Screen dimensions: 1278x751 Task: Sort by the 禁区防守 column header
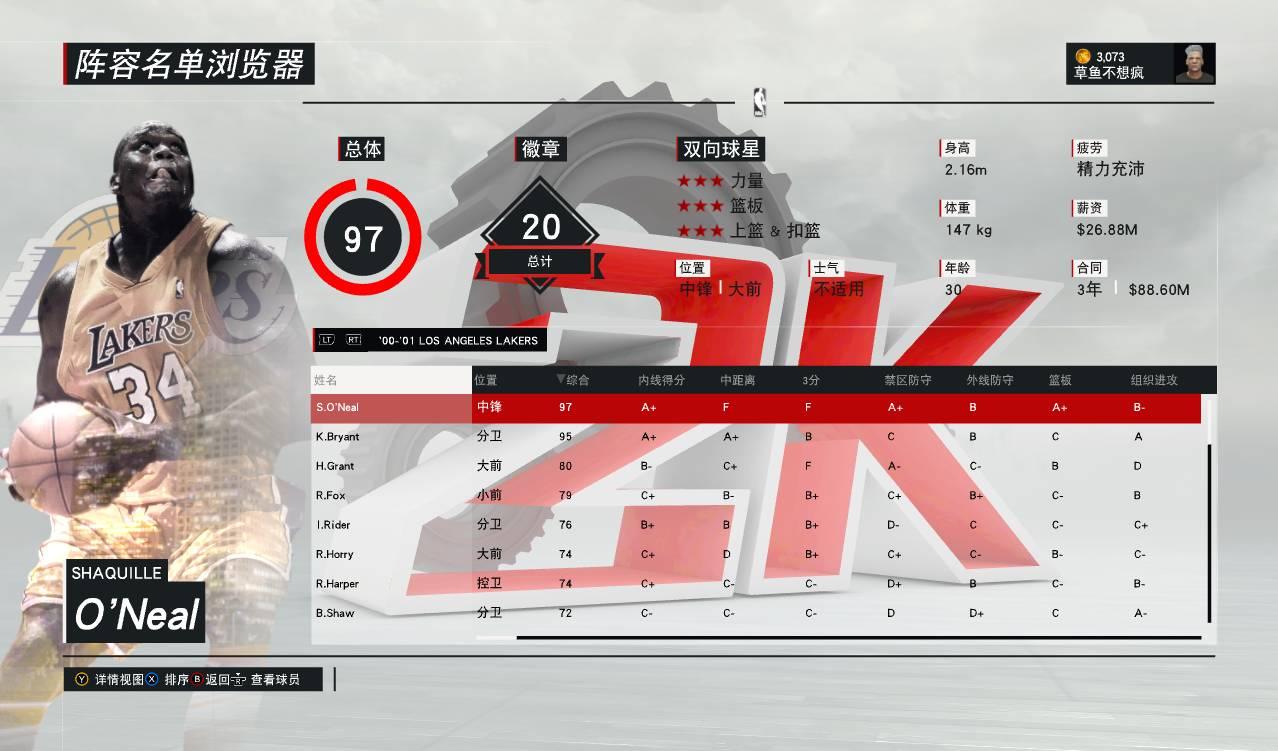pos(907,380)
